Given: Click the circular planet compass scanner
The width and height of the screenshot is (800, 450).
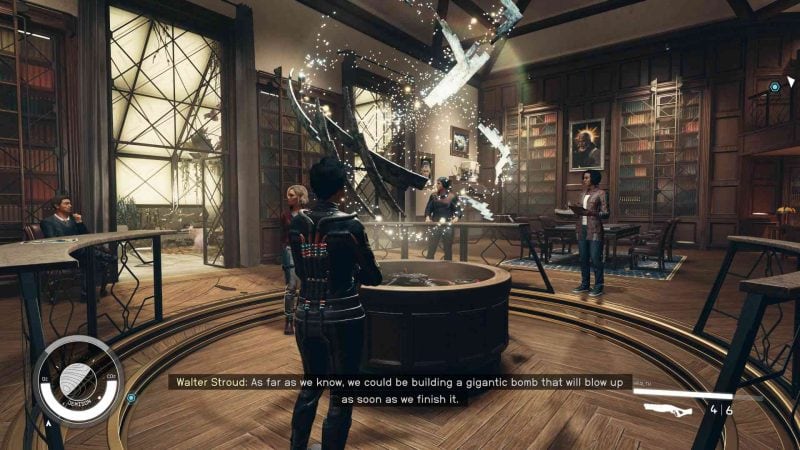Looking at the screenshot, I should (x=77, y=381).
